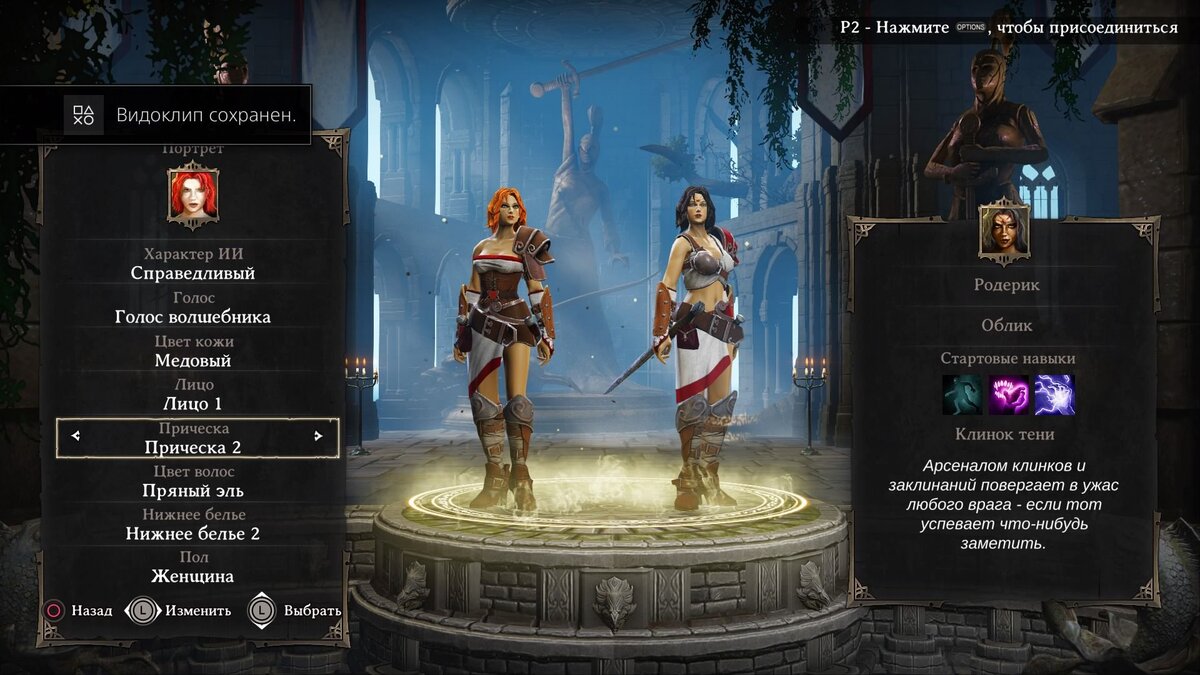Choose the Лицо 1 face option
The image size is (1200, 675).
[x=193, y=403]
